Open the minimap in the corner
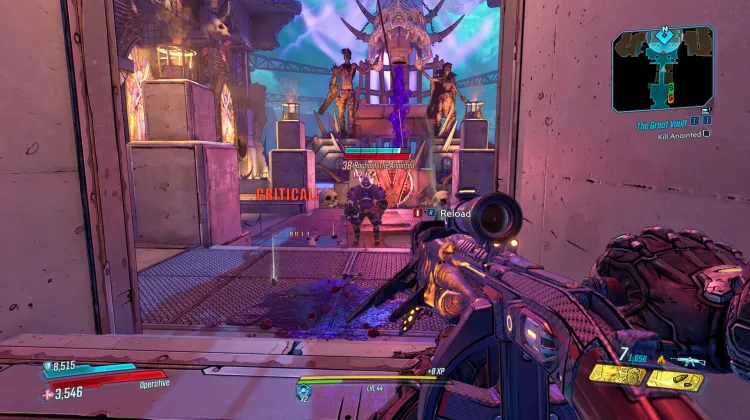 pyautogui.click(x=662, y=68)
